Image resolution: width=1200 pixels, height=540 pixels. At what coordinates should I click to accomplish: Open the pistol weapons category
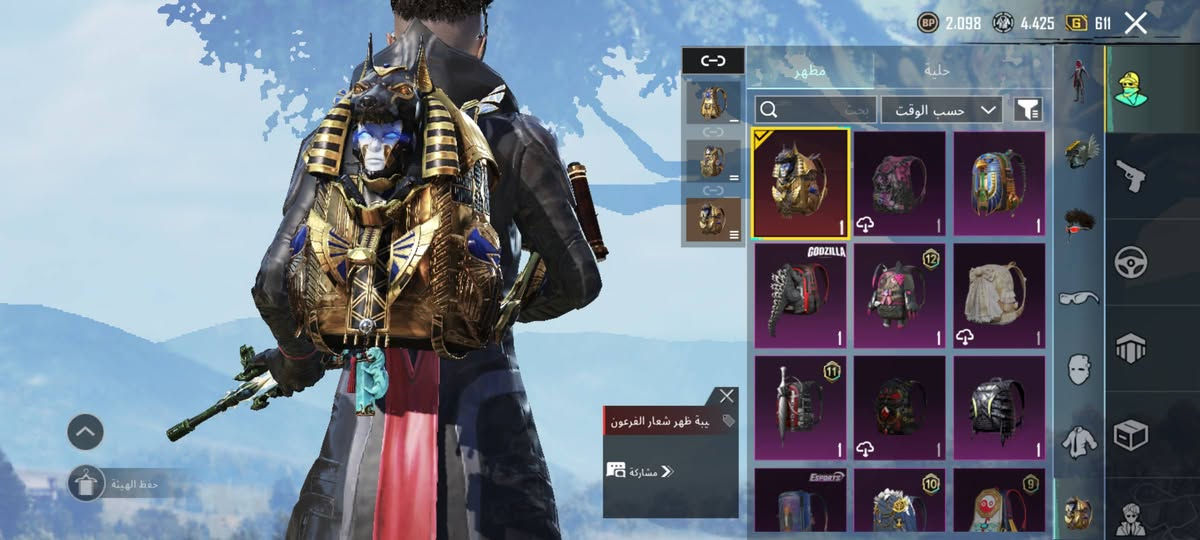pyautogui.click(x=1131, y=175)
